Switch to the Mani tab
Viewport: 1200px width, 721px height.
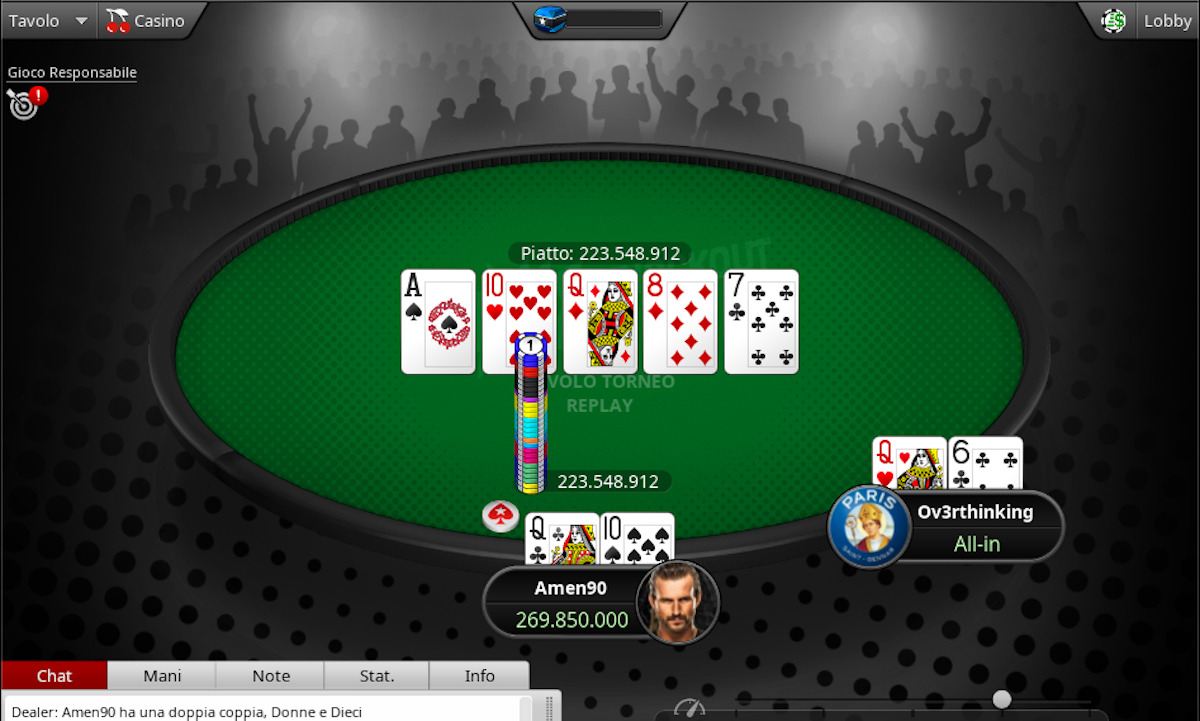[x=162, y=676]
